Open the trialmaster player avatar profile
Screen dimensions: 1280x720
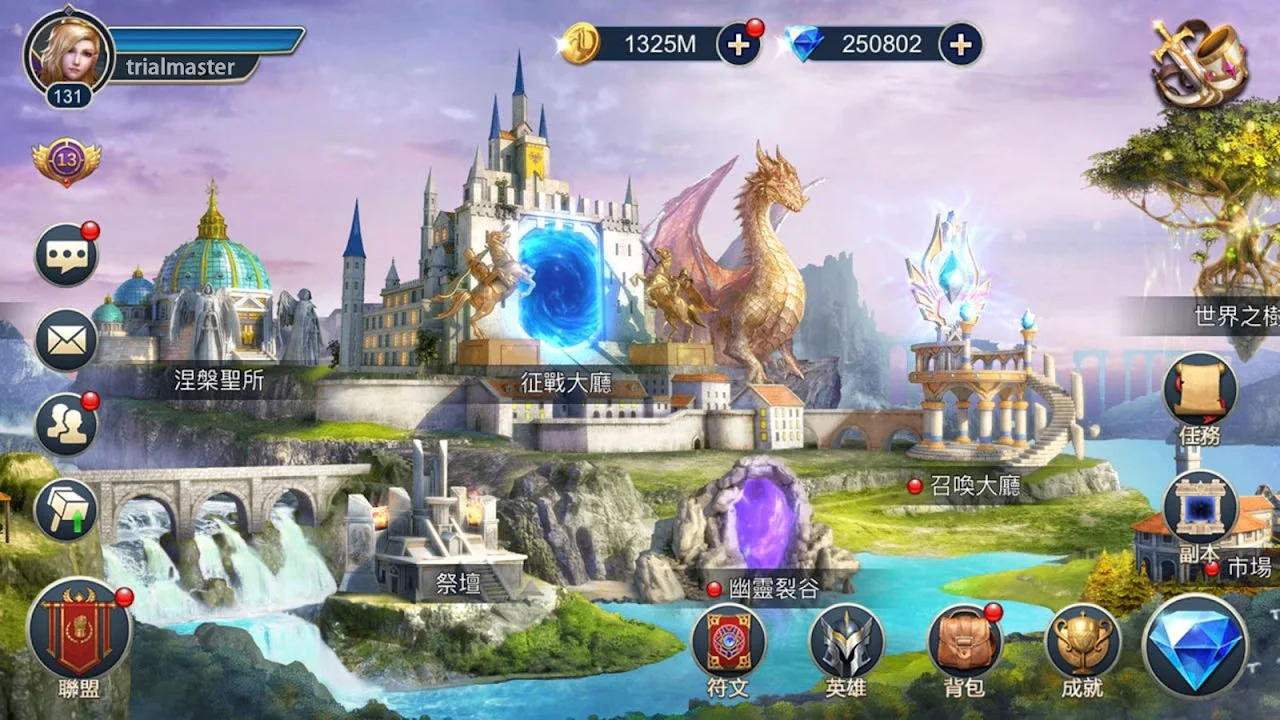coord(69,54)
